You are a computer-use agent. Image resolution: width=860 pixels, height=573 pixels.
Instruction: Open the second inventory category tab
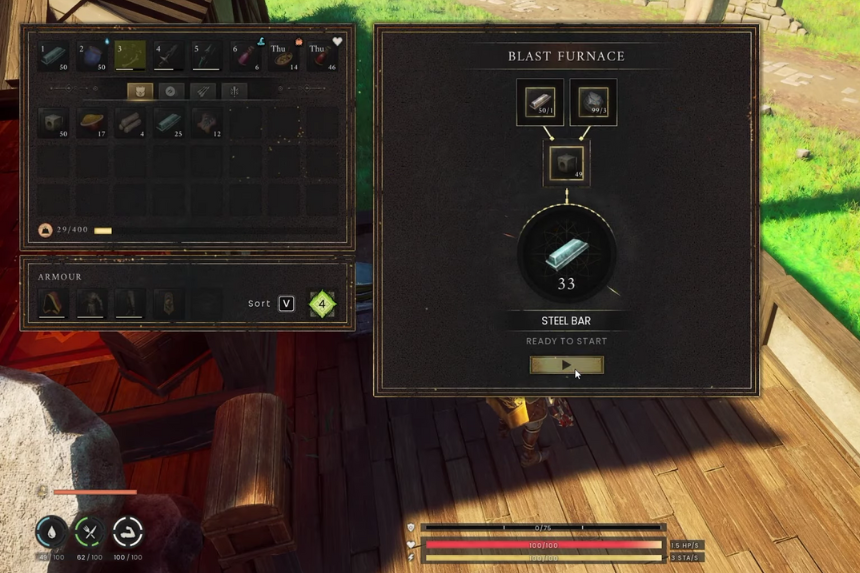point(171,91)
